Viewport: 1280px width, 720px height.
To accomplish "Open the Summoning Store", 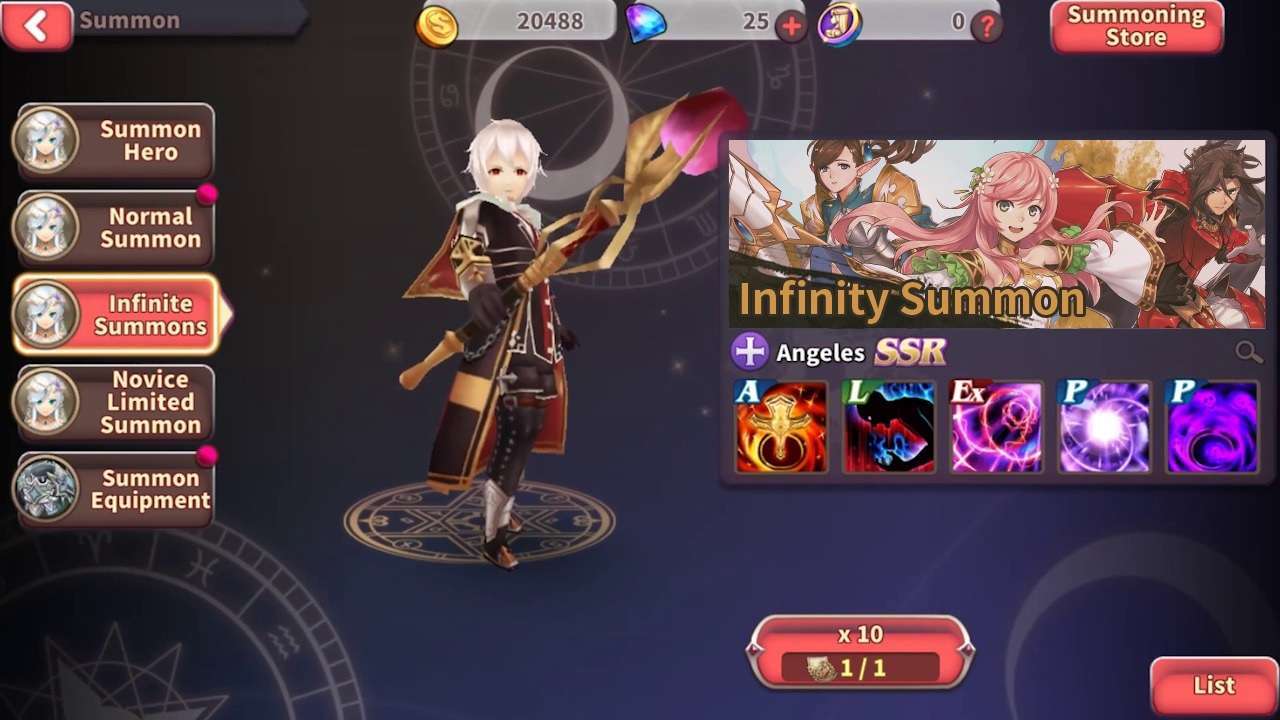I will pyautogui.click(x=1136, y=27).
